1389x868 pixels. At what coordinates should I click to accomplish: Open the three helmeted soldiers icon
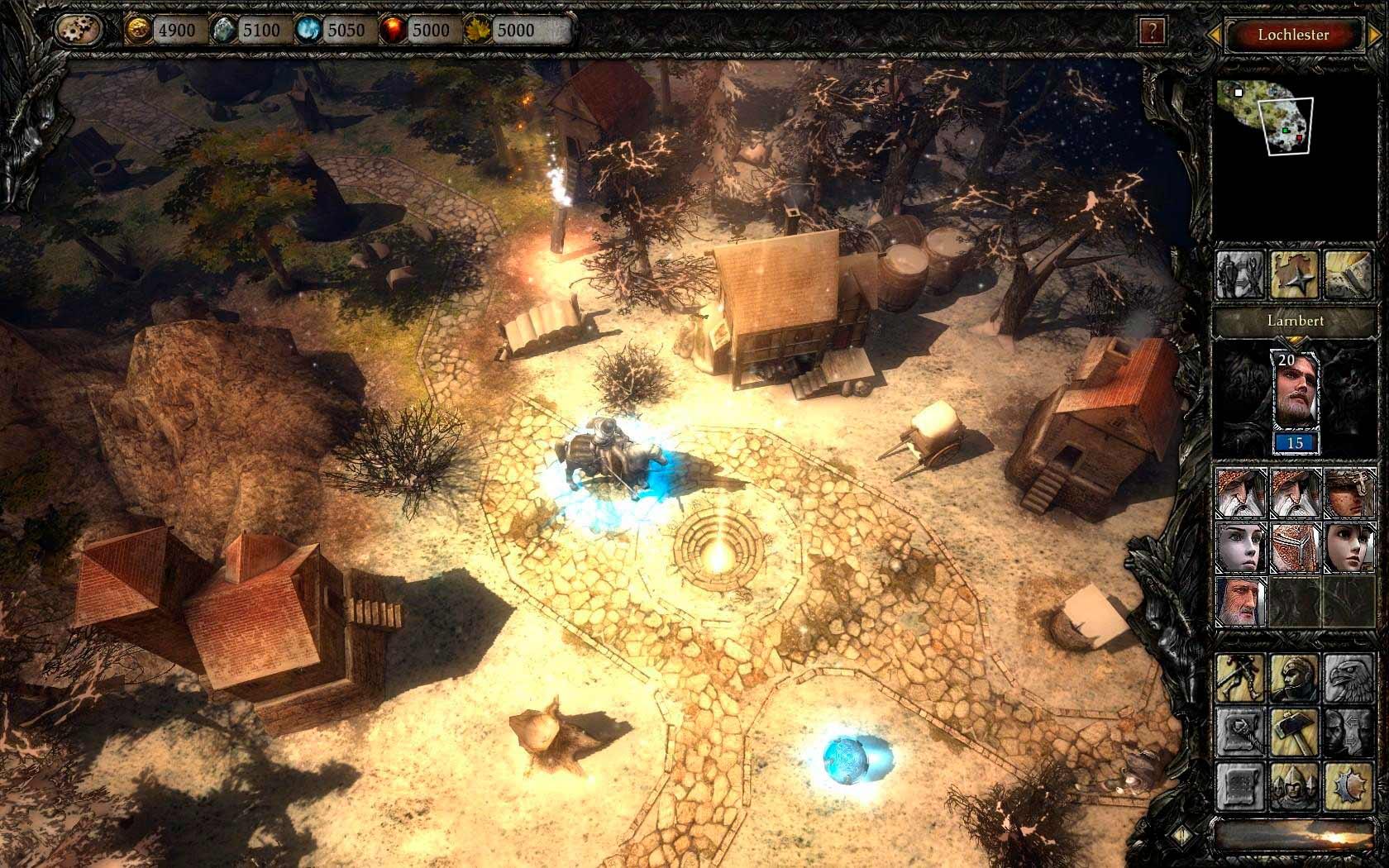[x=1295, y=785]
